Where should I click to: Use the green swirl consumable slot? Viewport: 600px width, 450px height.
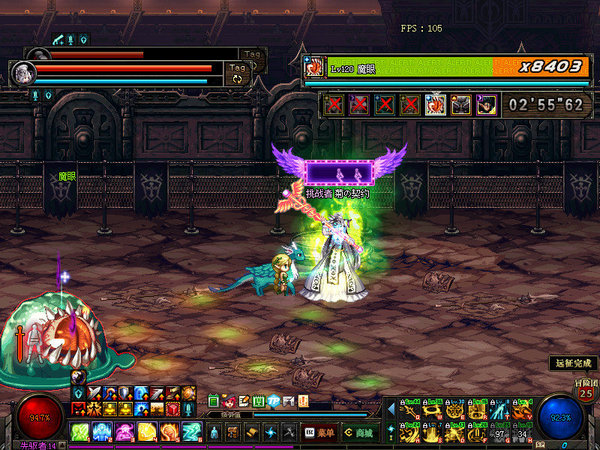click(80, 432)
